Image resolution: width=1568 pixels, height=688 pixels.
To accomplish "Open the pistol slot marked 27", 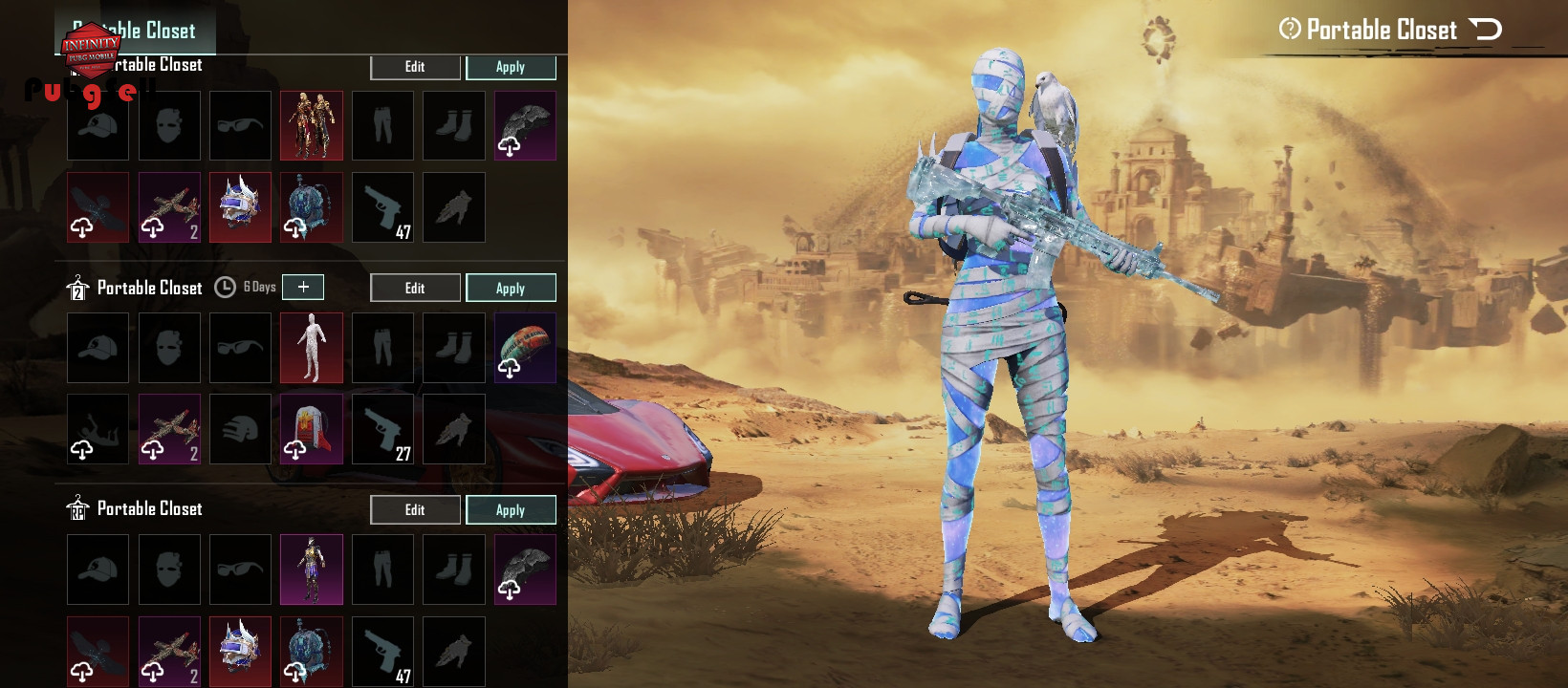I will click(x=382, y=429).
